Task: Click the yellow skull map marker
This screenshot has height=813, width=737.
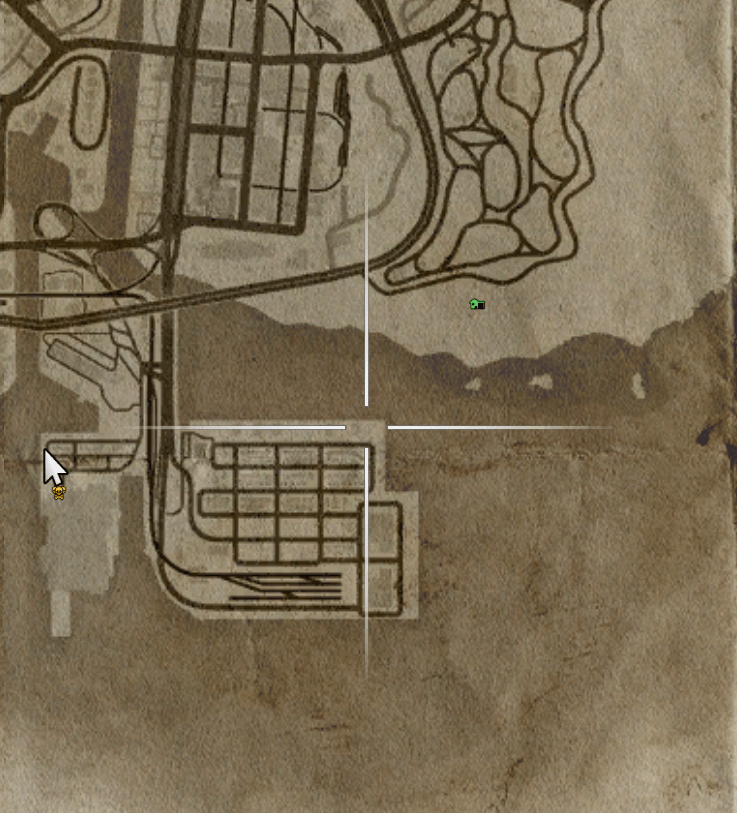Action: (59, 493)
